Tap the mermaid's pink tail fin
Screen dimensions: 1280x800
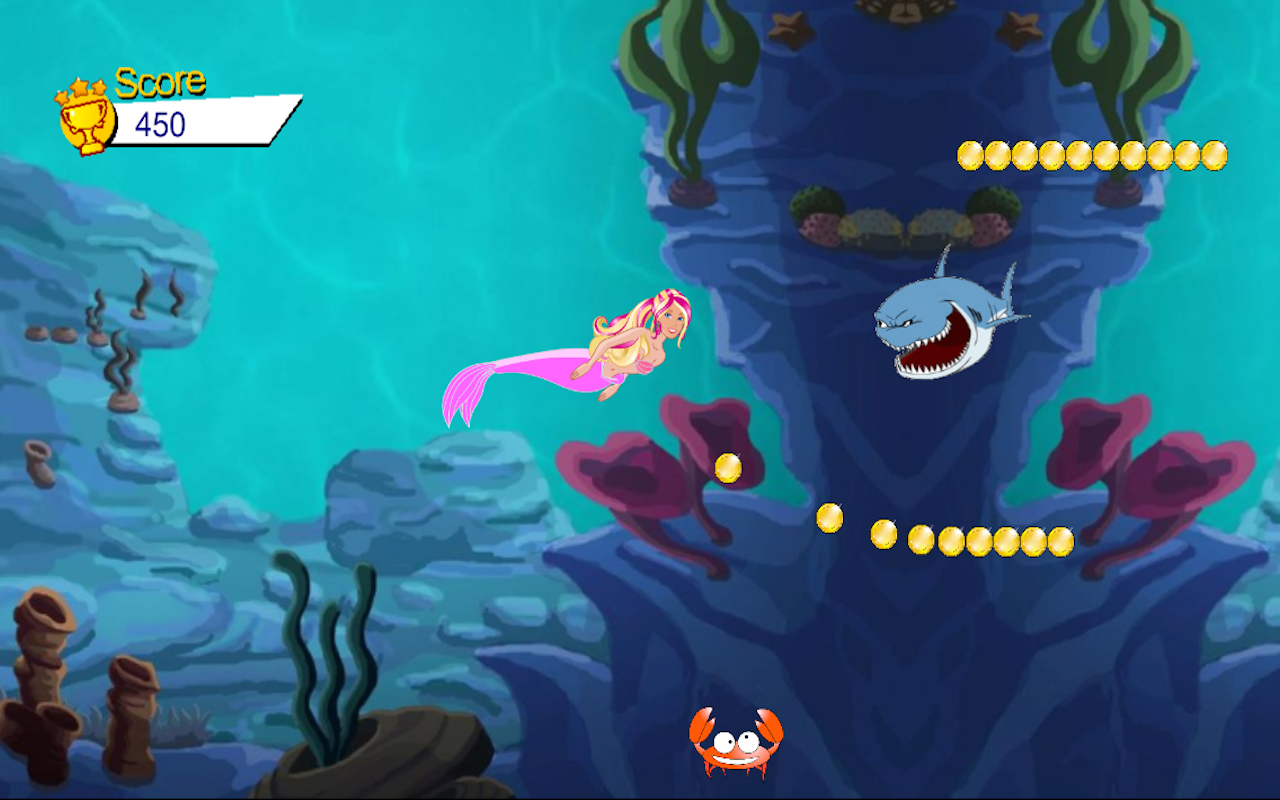point(470,390)
